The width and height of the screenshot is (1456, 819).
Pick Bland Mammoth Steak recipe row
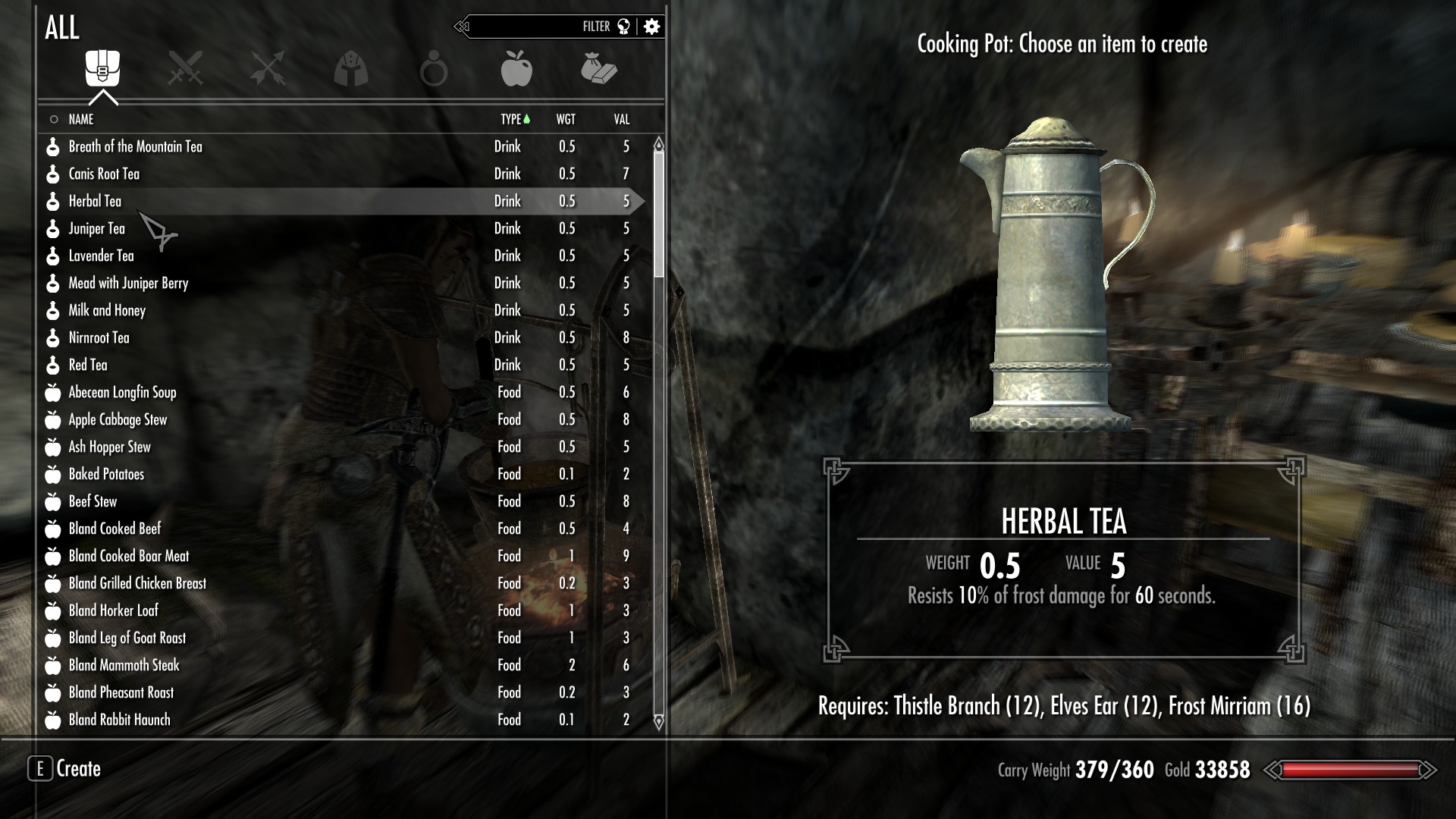click(124, 665)
